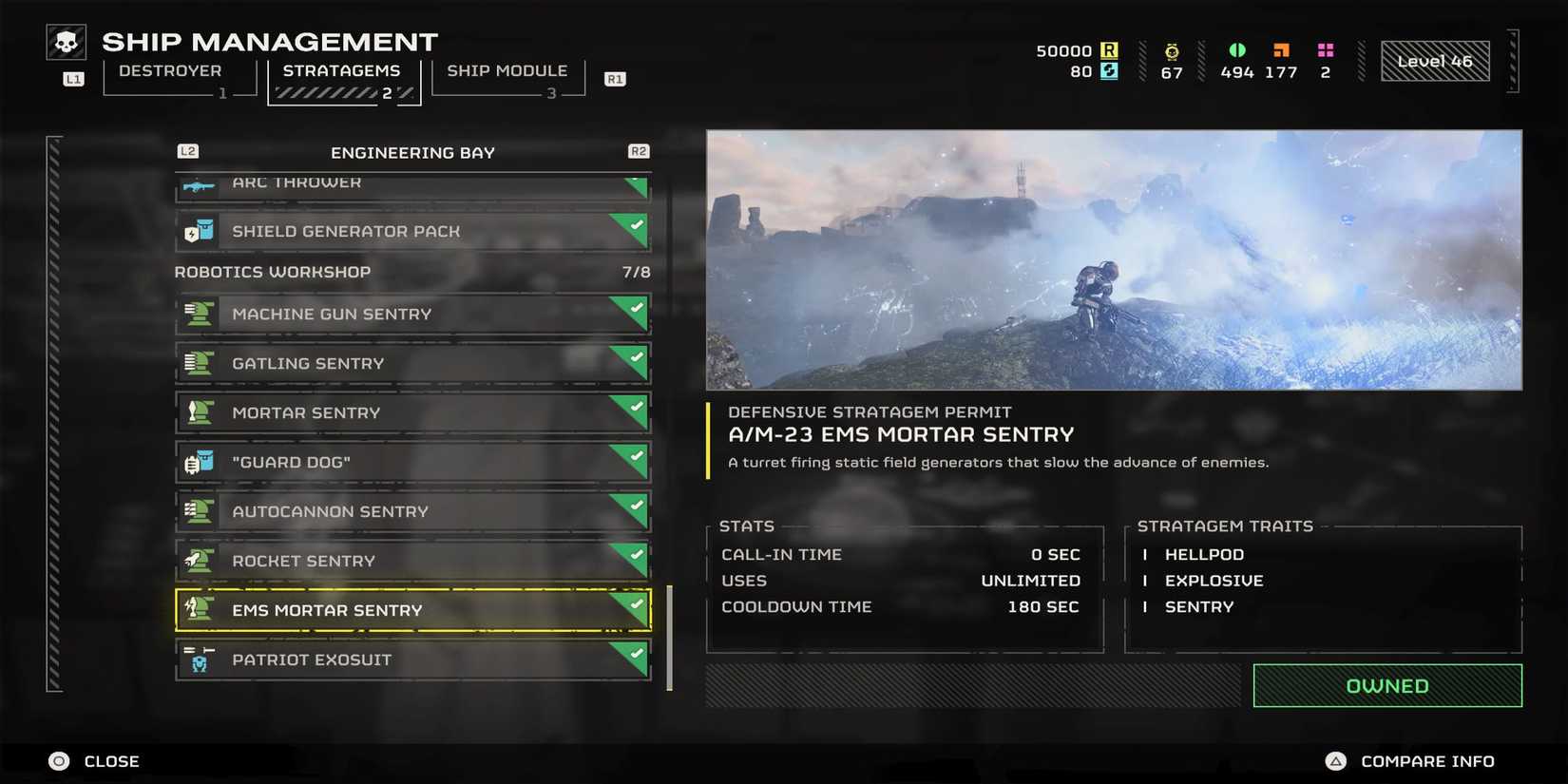
Task: Click the R2 category navigation arrow
Action: 639,150
